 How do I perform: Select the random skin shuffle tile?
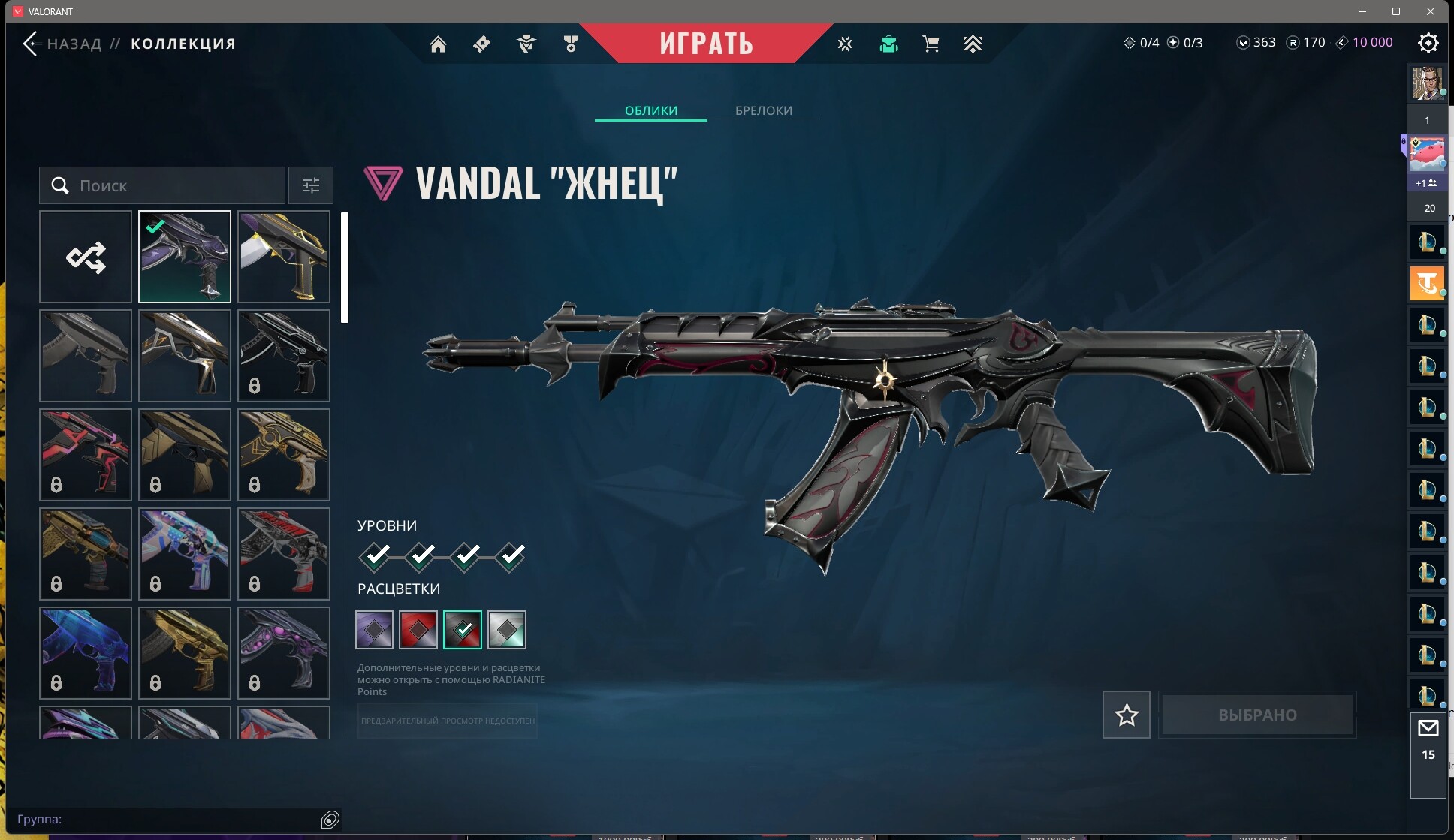(85, 257)
